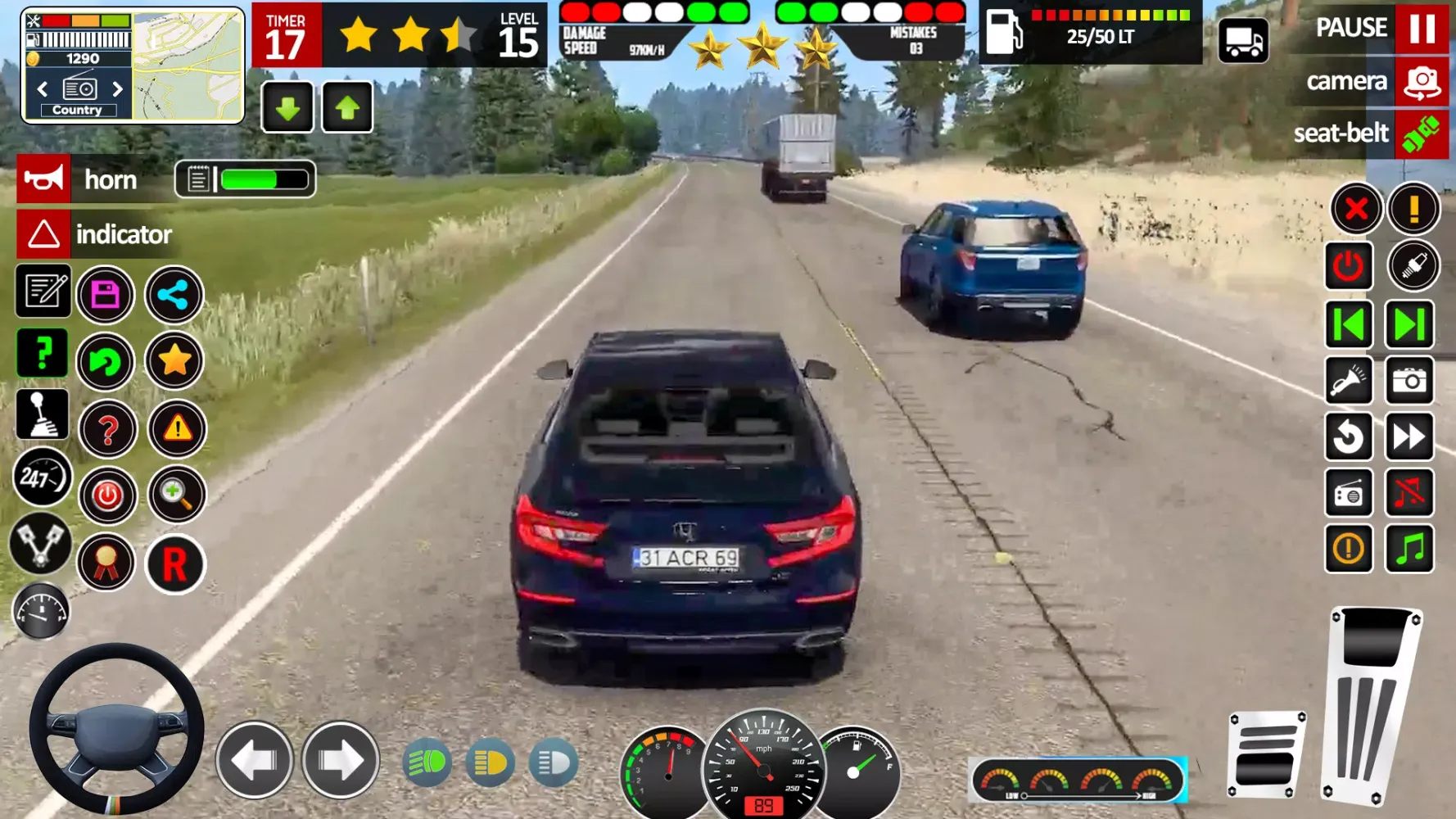Steer right with the right arrow
The height and width of the screenshot is (819, 1456).
point(341,761)
